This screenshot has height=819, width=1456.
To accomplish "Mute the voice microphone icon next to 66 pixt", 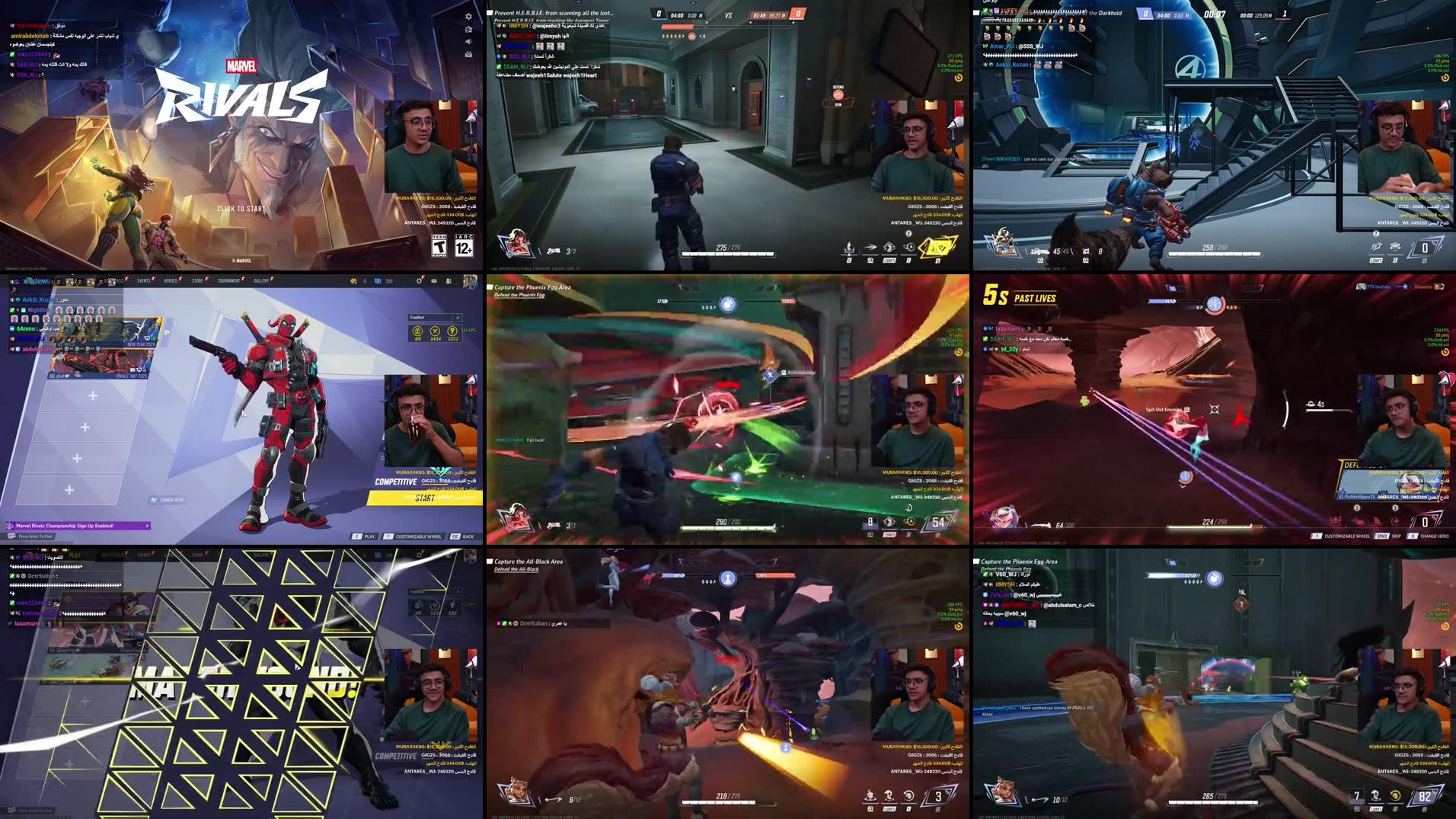I will tap(67, 376).
